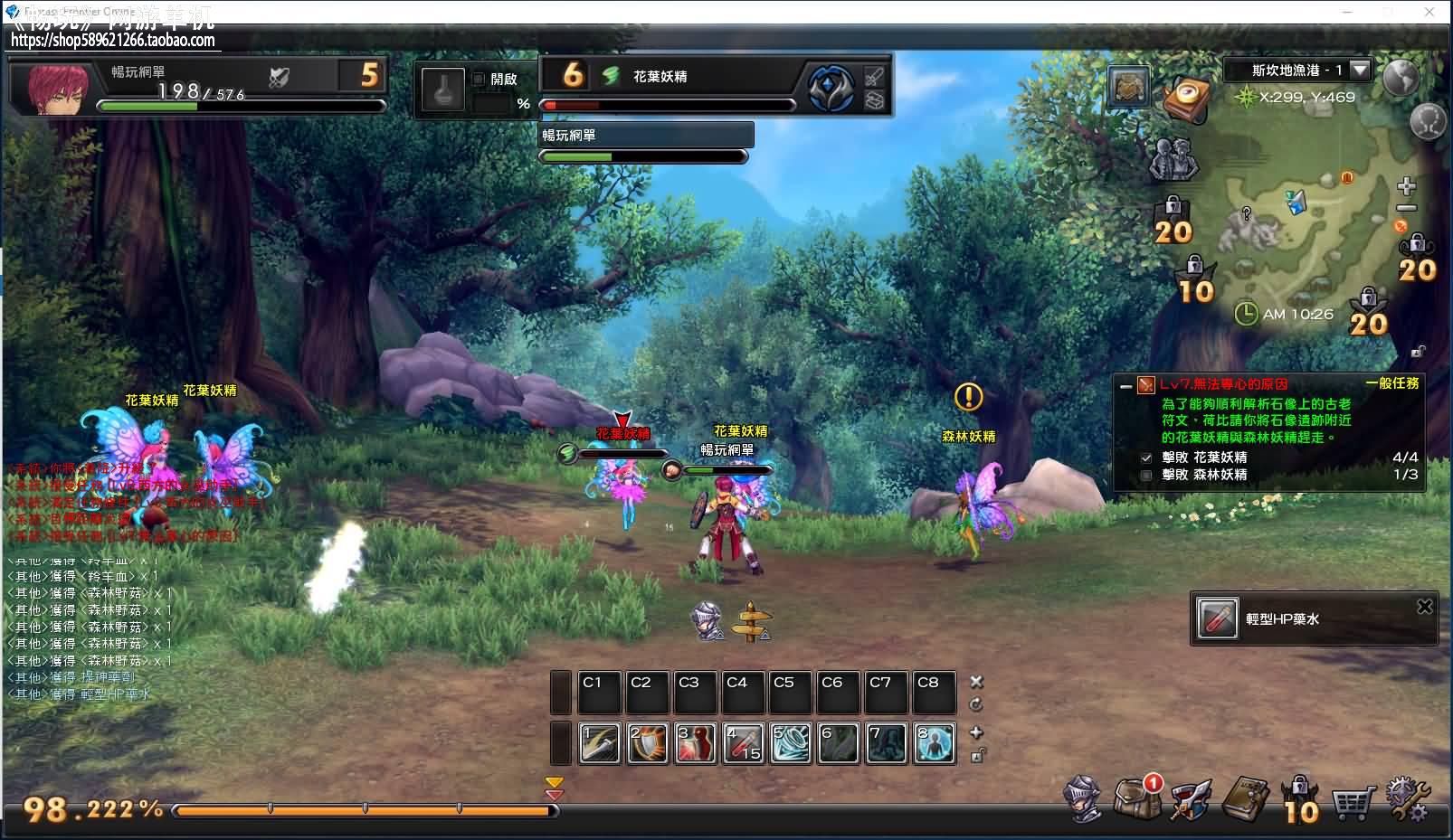Open system settings gear and wrench icon

pos(1408,798)
